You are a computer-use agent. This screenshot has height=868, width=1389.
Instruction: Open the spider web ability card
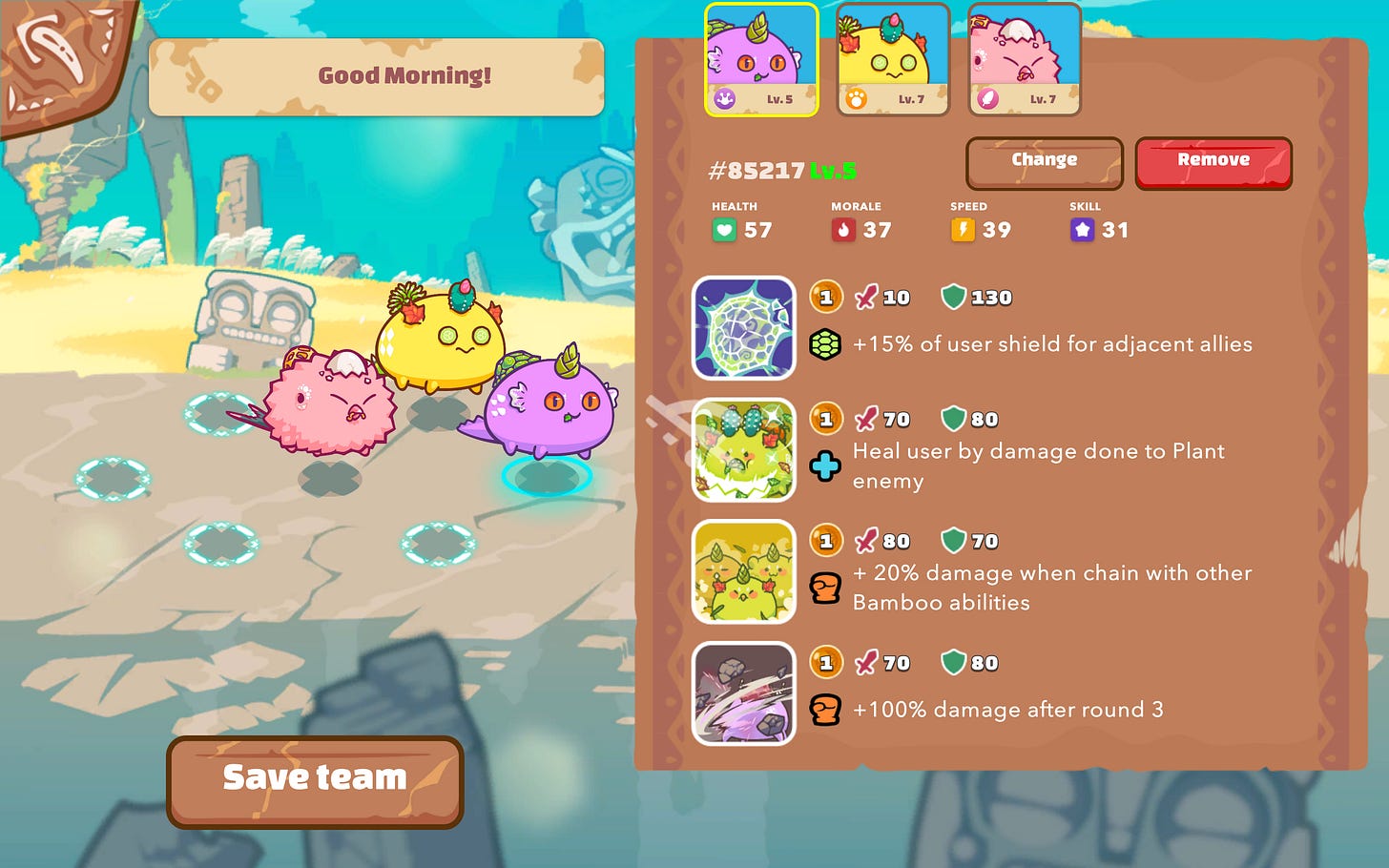[x=744, y=328]
